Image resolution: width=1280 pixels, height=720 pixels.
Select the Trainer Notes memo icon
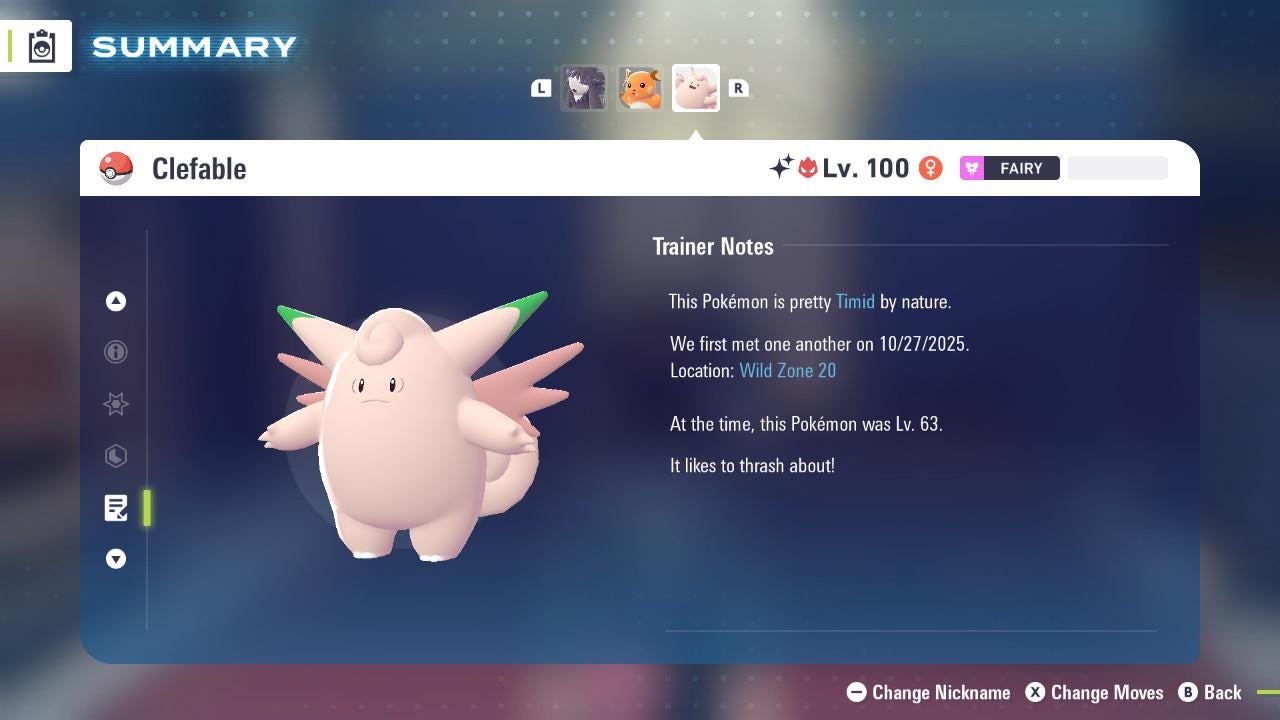click(116, 508)
